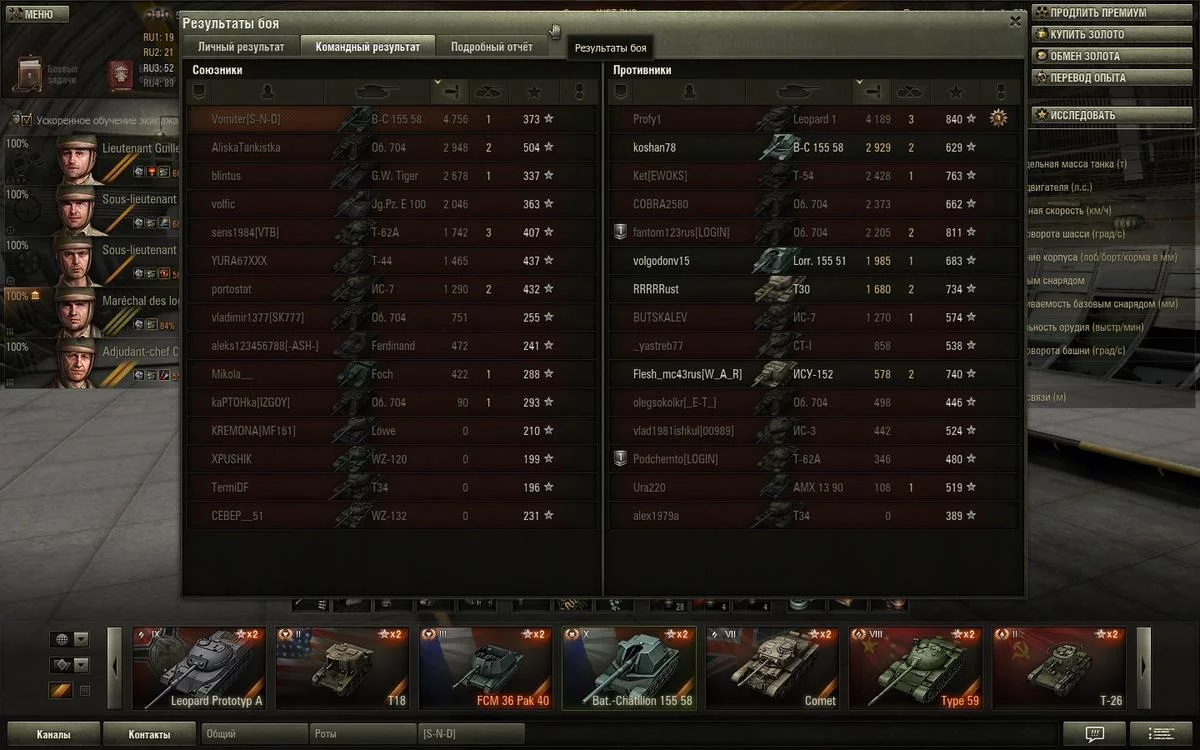Open the ИССЛЕДОВАТЬ research button

(x=1082, y=115)
